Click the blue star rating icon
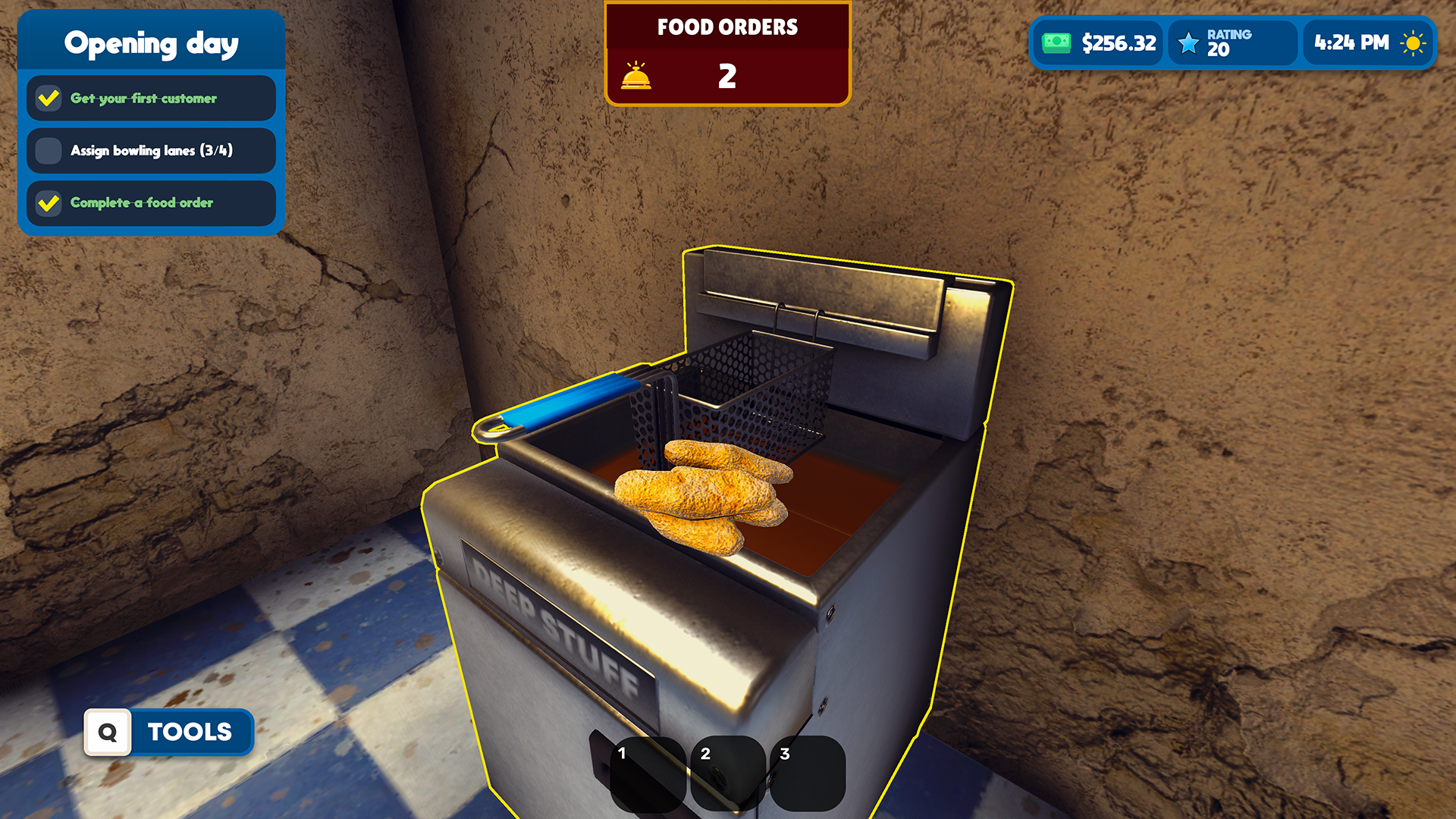 pyautogui.click(x=1187, y=43)
